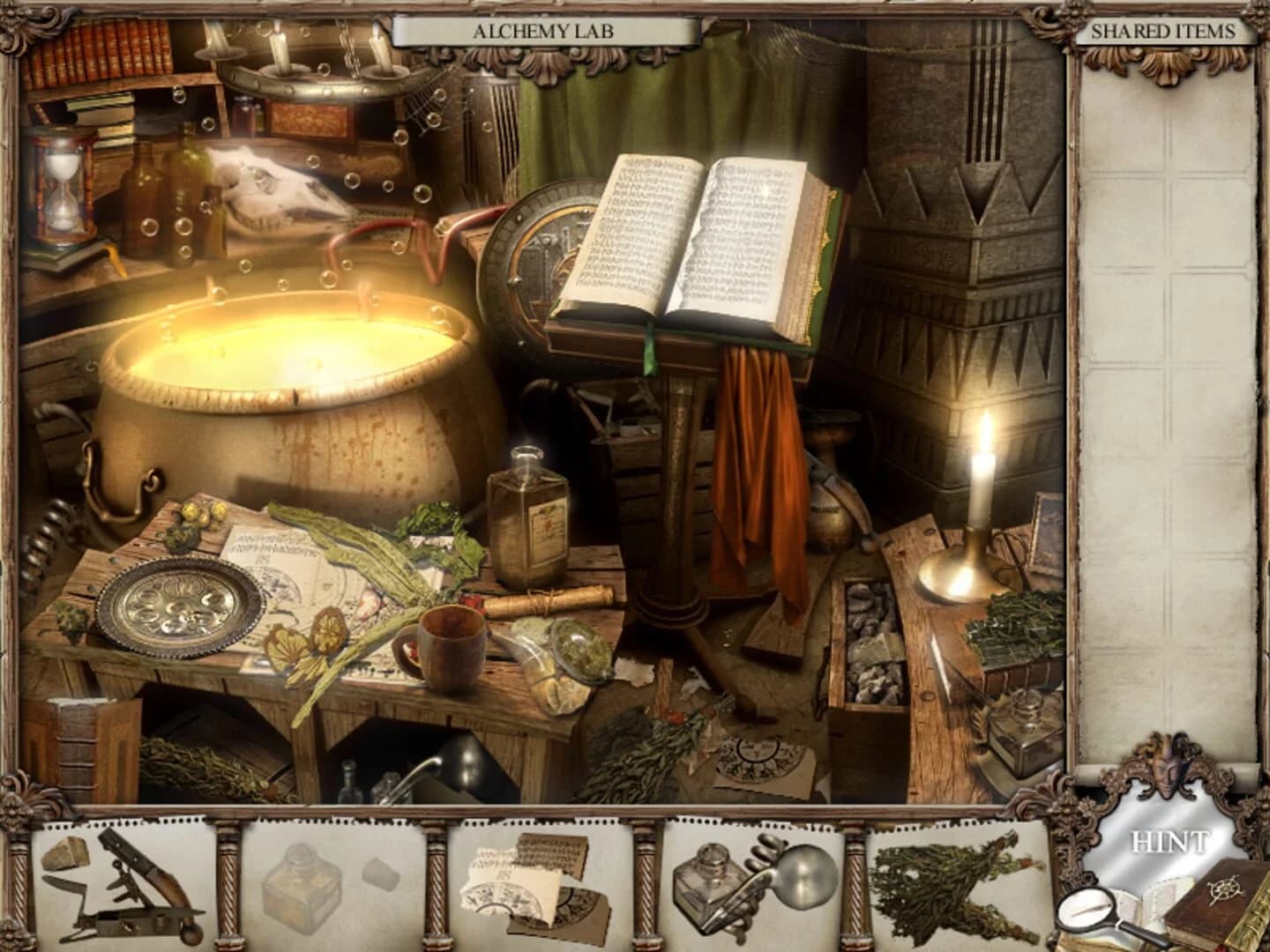Click the open spellbook on the stand
The width and height of the screenshot is (1270, 952).
tap(697, 238)
